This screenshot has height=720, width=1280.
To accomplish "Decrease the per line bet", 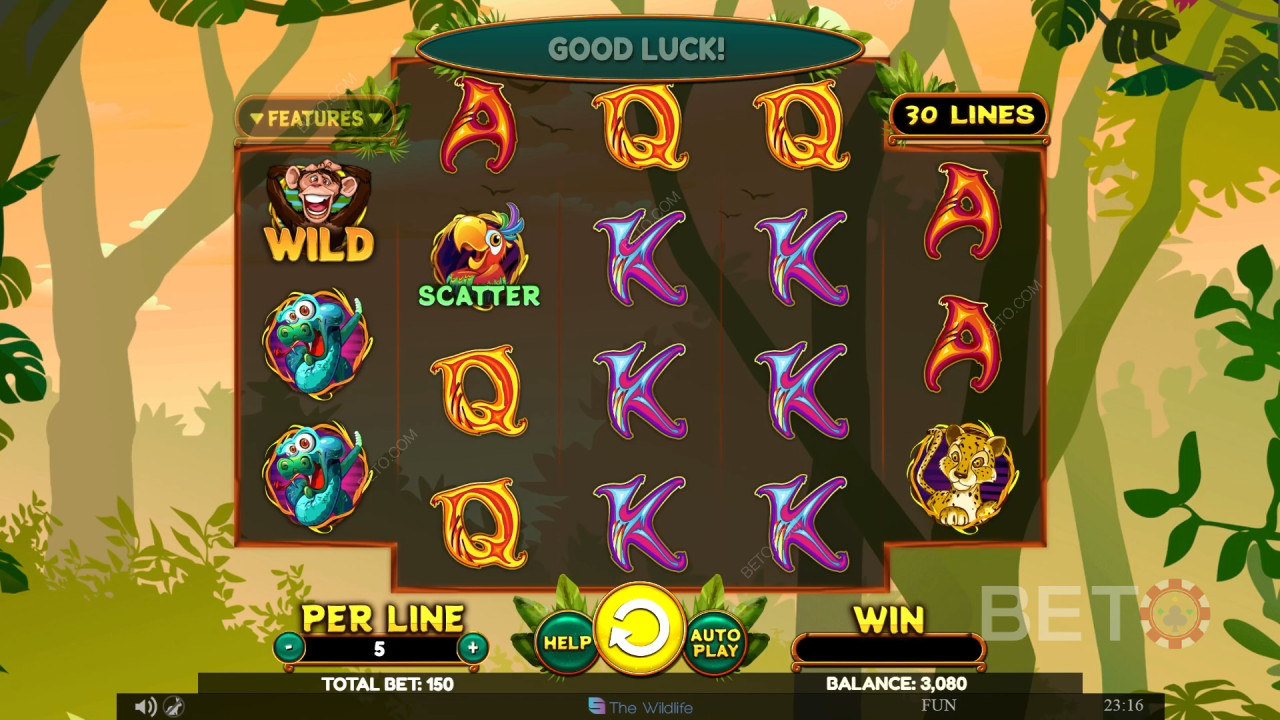I will coord(288,647).
